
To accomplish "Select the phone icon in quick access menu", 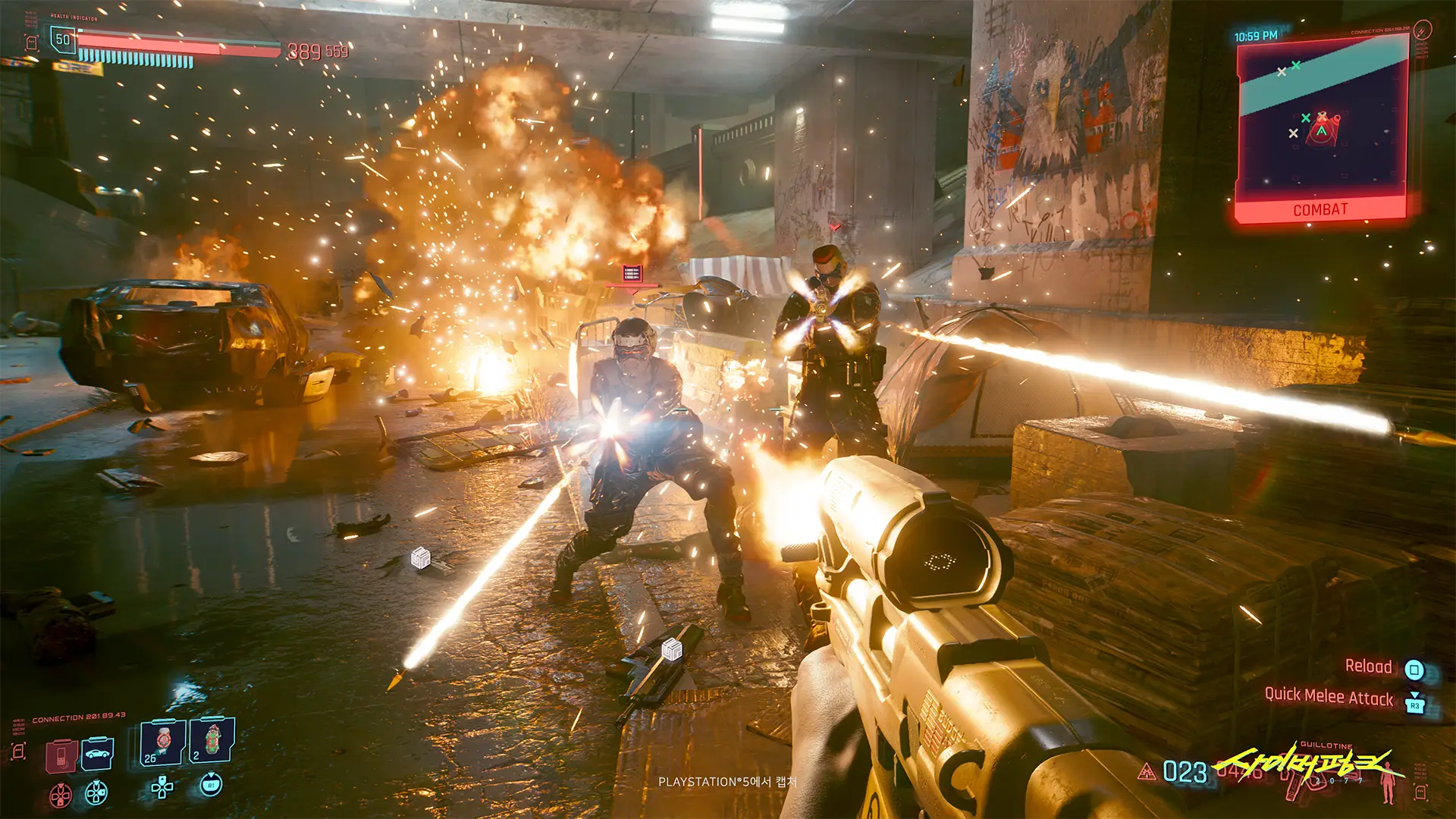I will pos(61,757).
